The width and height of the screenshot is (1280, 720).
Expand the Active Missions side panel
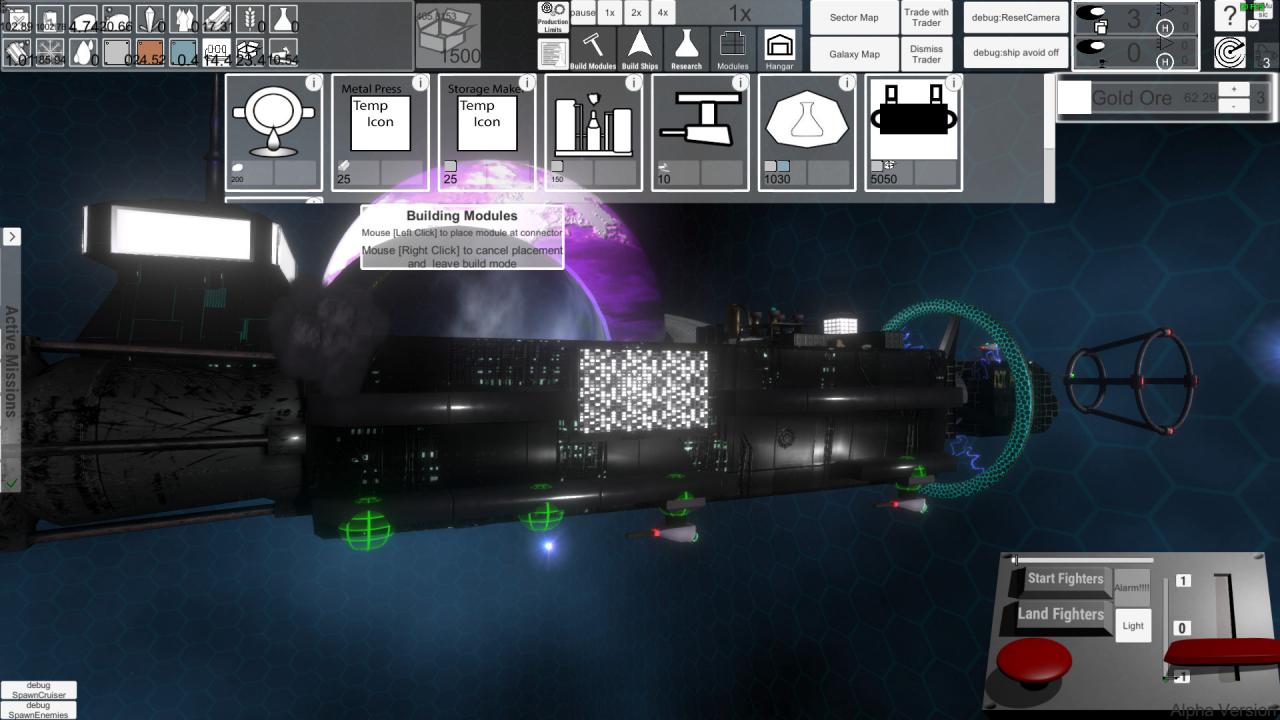[x=11, y=237]
